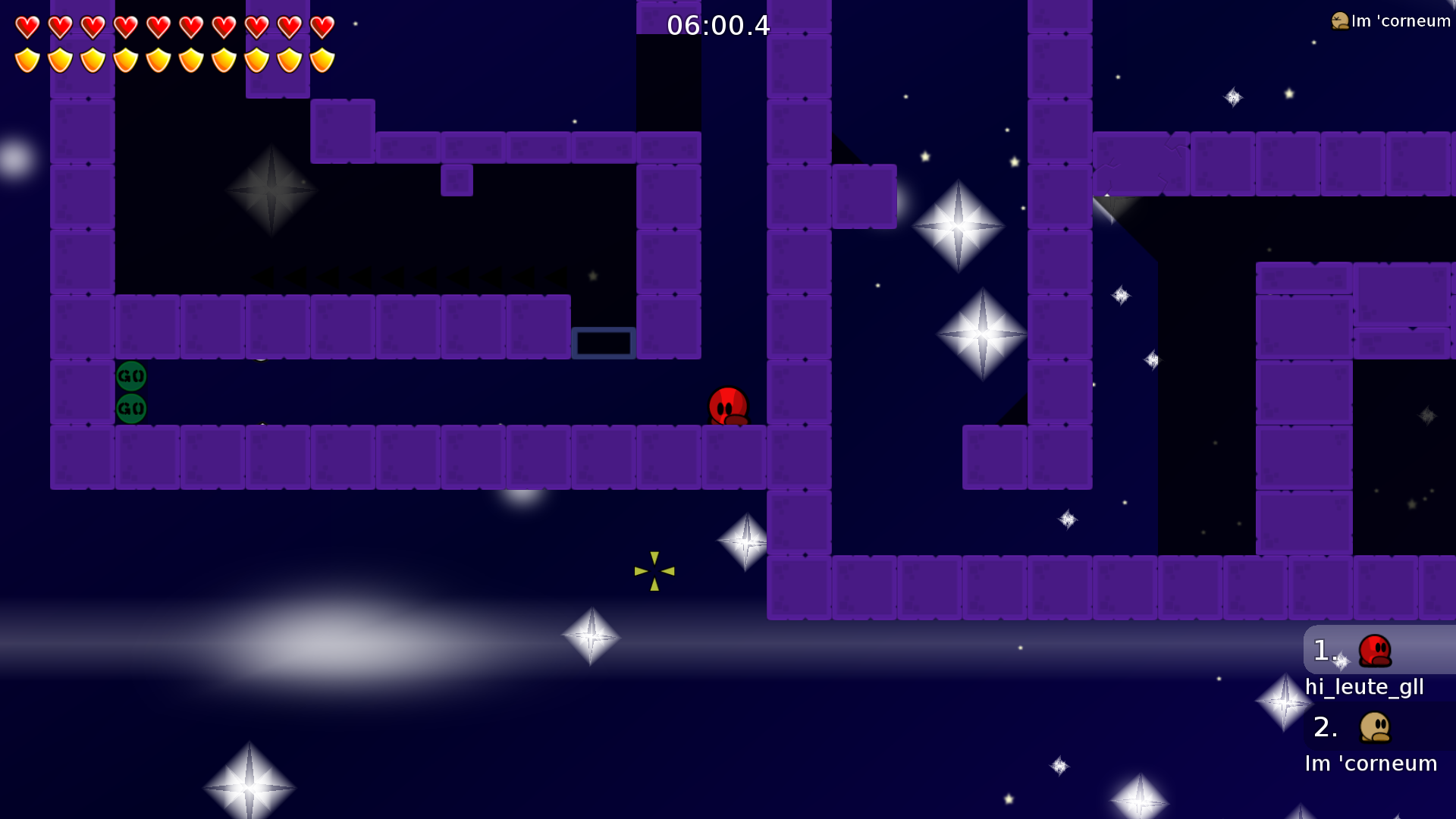Click the player icon in the top-right corner

(x=1338, y=20)
